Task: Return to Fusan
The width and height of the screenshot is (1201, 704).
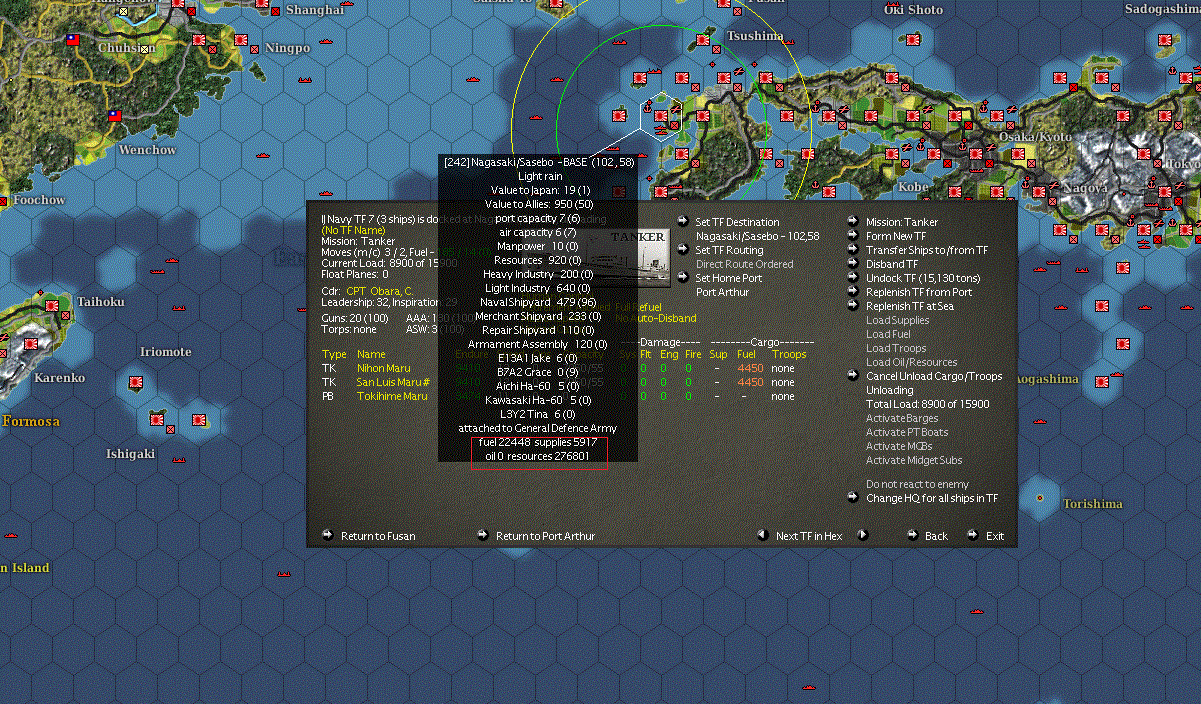Action: coord(378,536)
